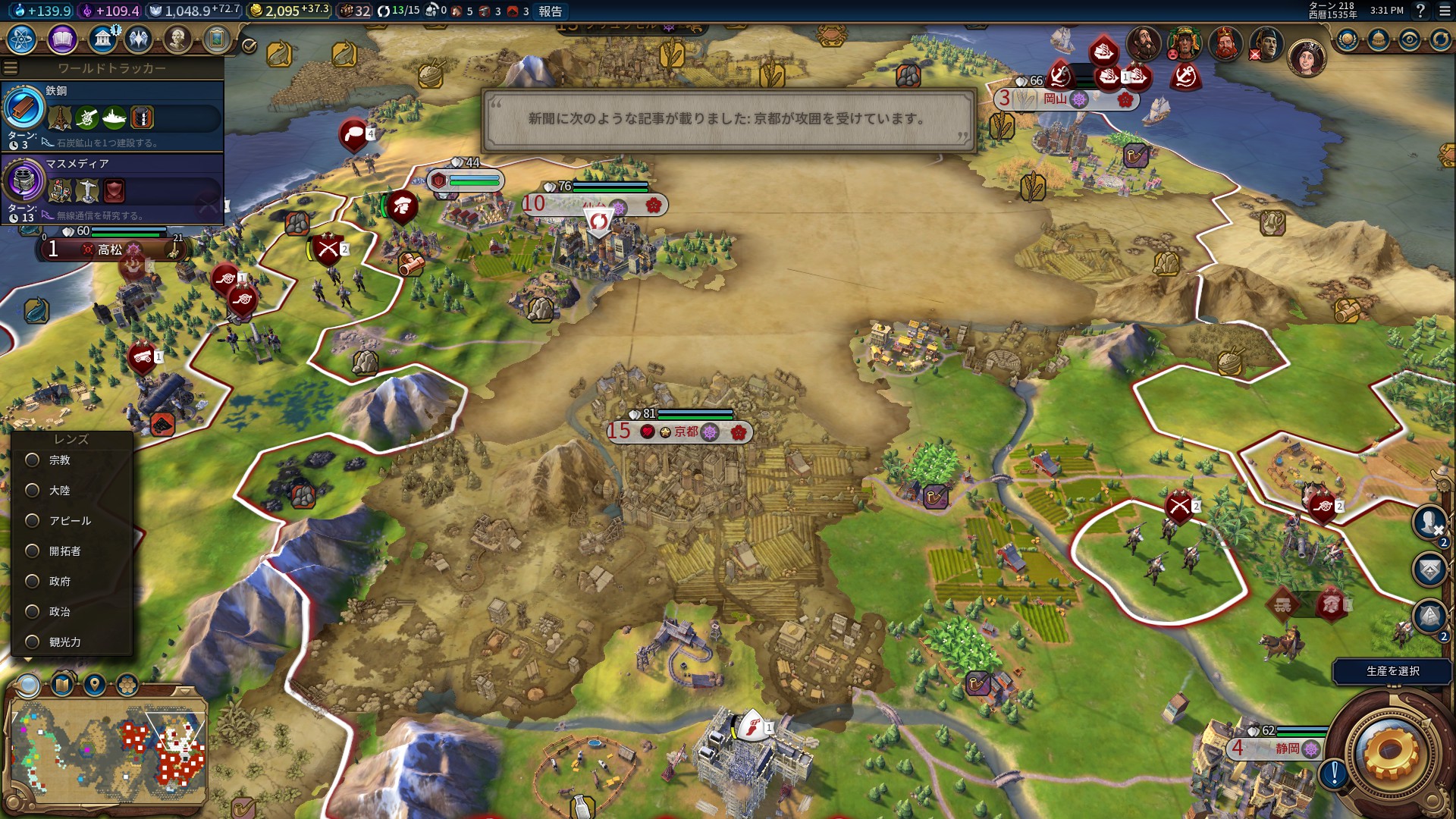The image size is (1456, 819).
Task: Open the hamburger game menu
Action: pos(1444,11)
